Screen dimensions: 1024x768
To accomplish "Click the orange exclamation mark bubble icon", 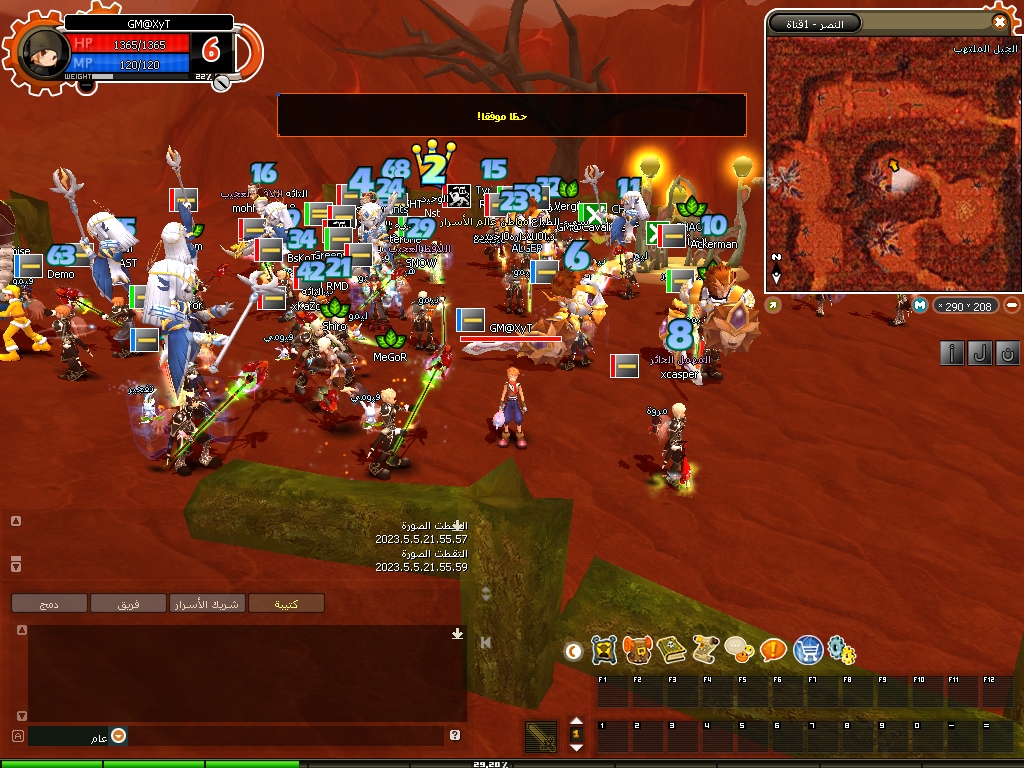I will coord(773,651).
